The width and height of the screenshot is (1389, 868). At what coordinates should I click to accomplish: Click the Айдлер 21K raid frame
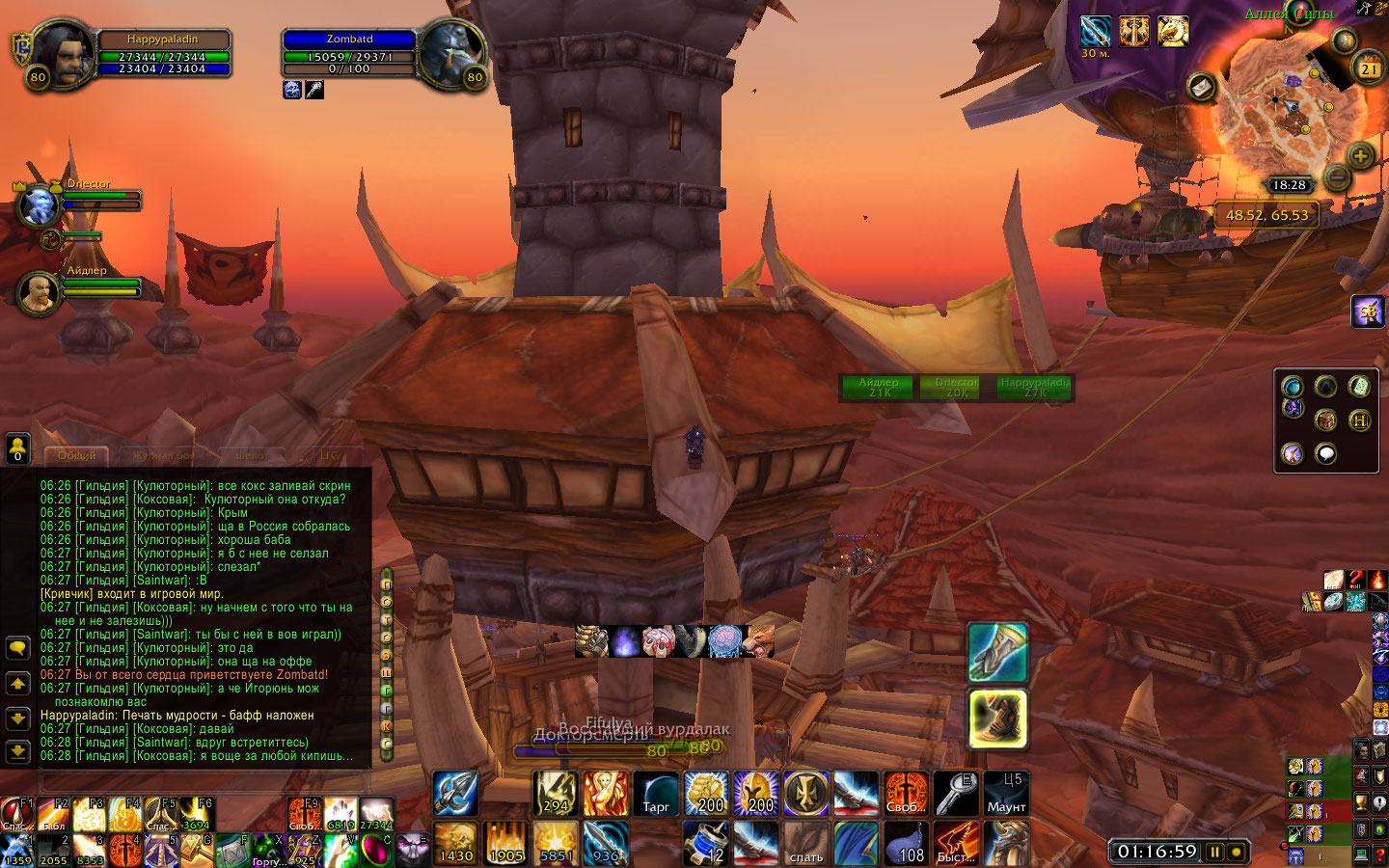[x=879, y=388]
